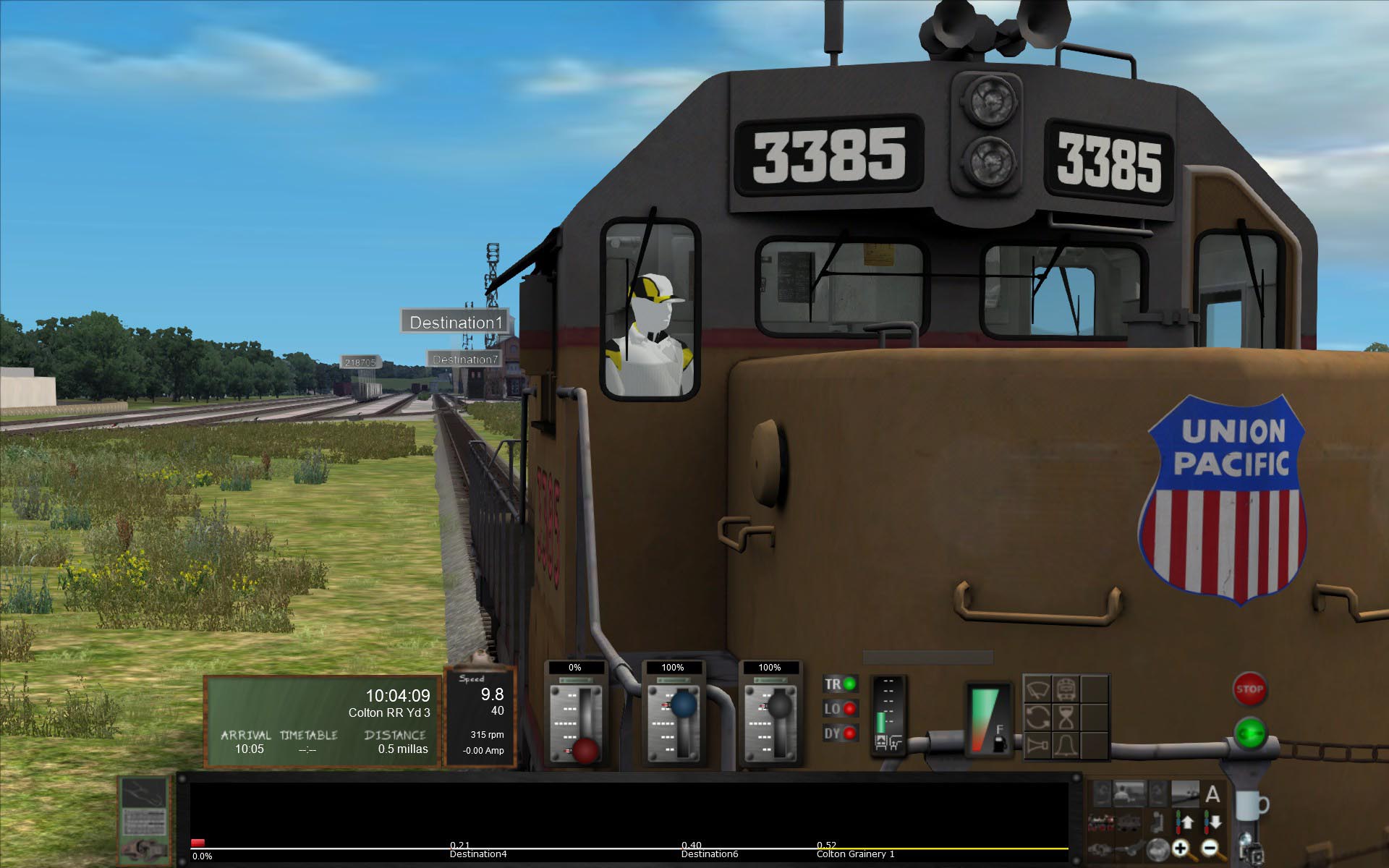1389x868 pixels.
Task: Activate the sander hourglass icon
Action: (1066, 718)
